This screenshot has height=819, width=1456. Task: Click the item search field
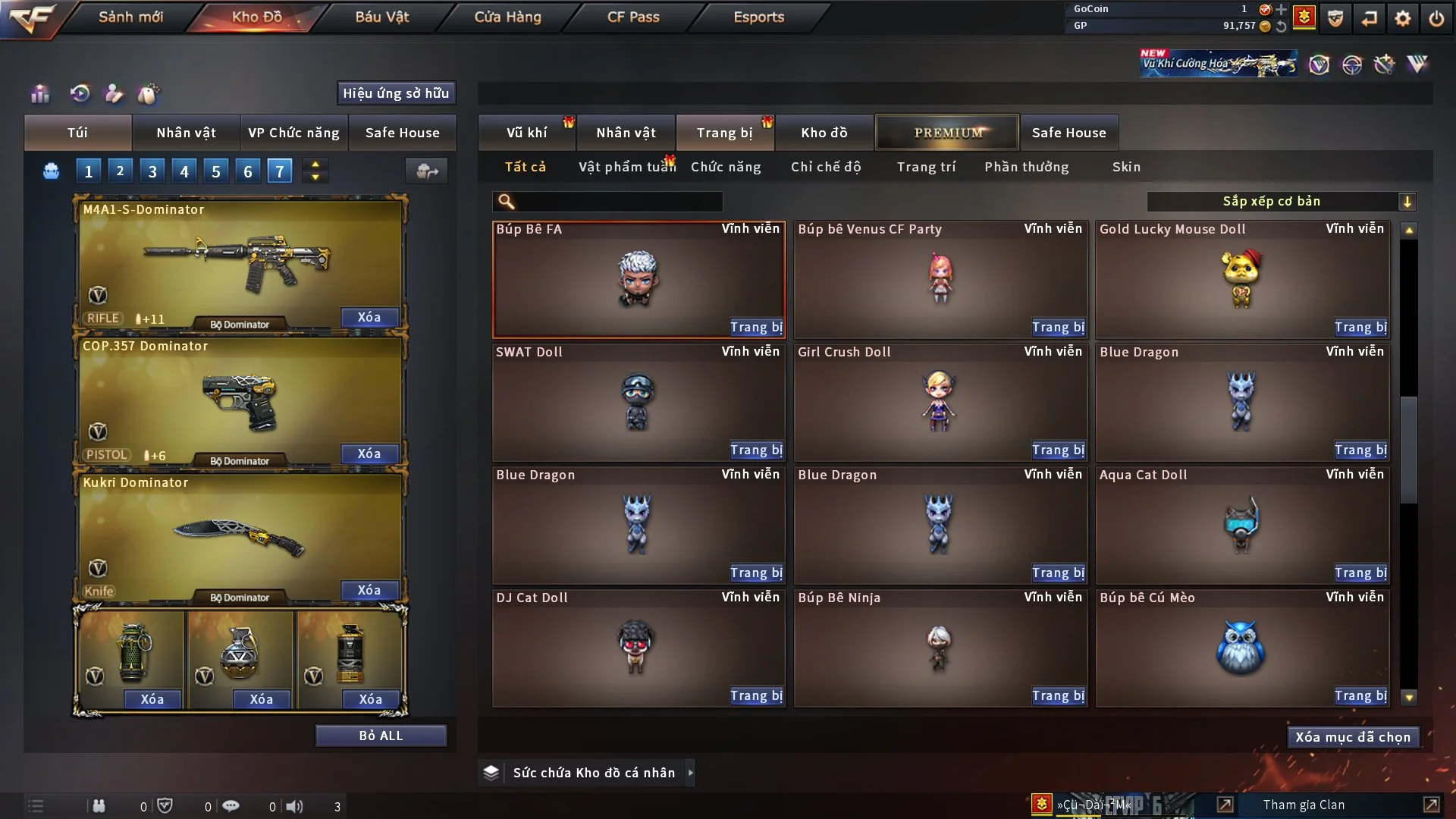click(x=618, y=201)
